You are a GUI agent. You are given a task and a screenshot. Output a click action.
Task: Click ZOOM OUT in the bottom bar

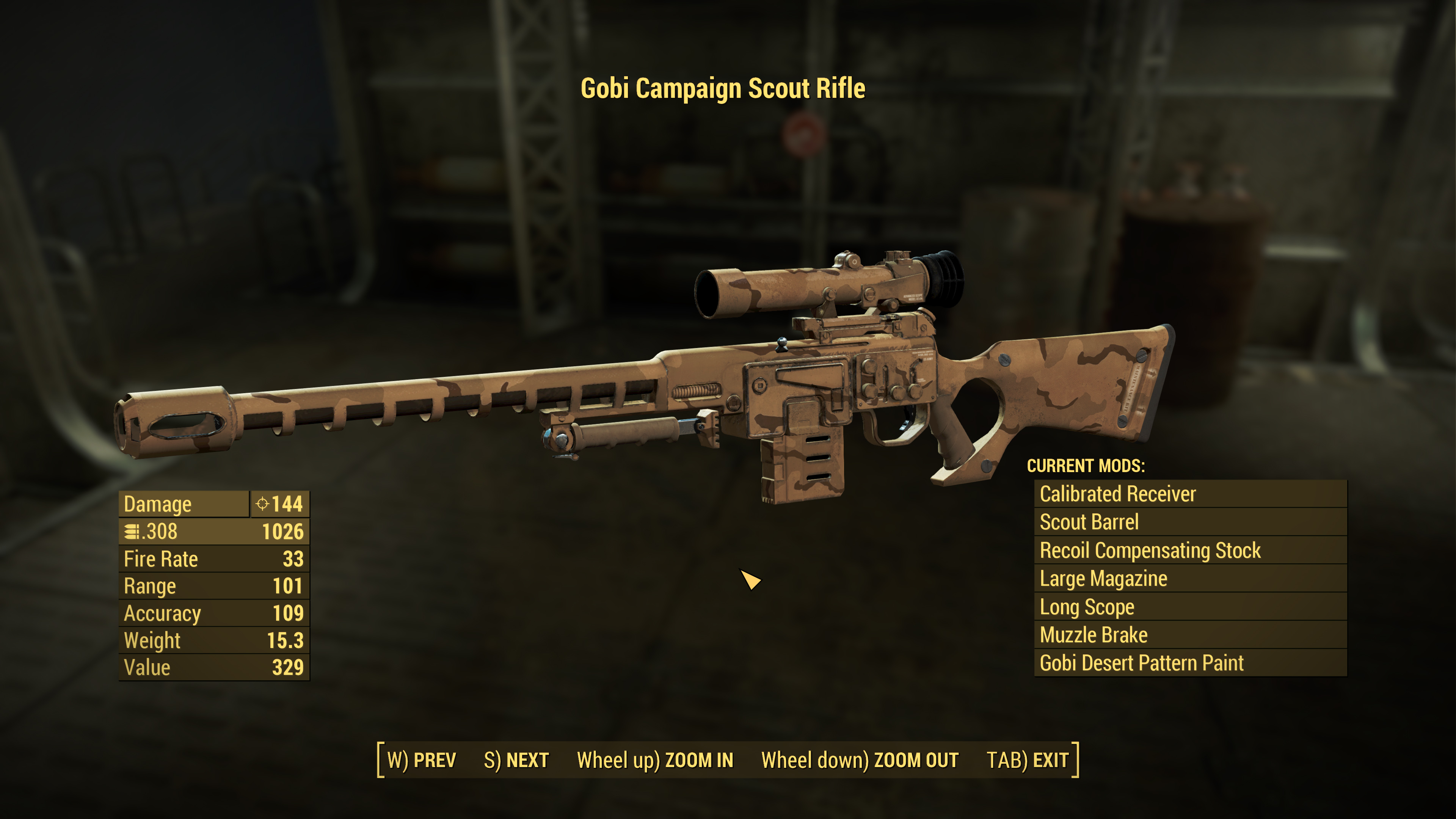(x=860, y=760)
